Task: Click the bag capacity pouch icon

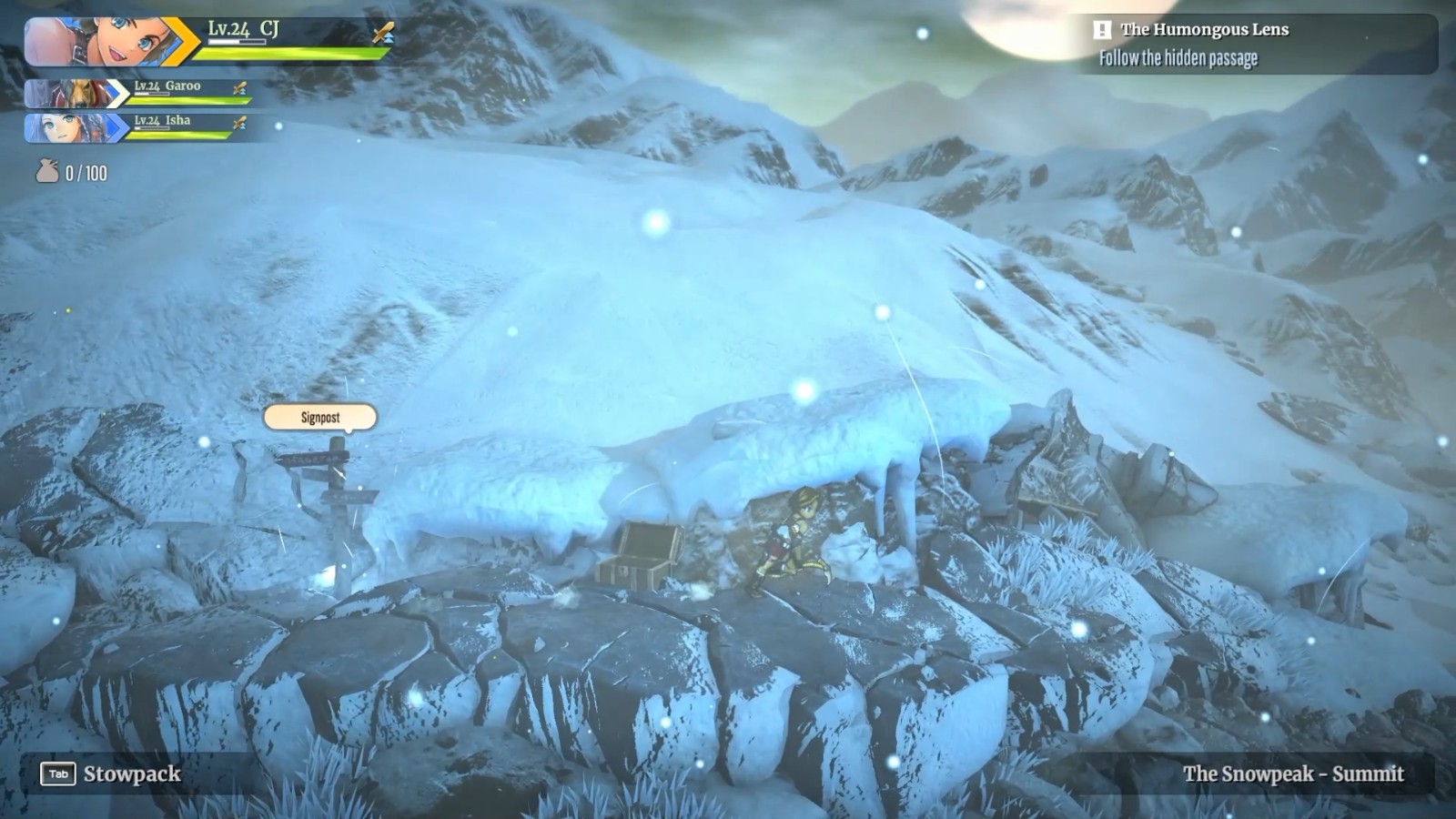Action: 47,171
